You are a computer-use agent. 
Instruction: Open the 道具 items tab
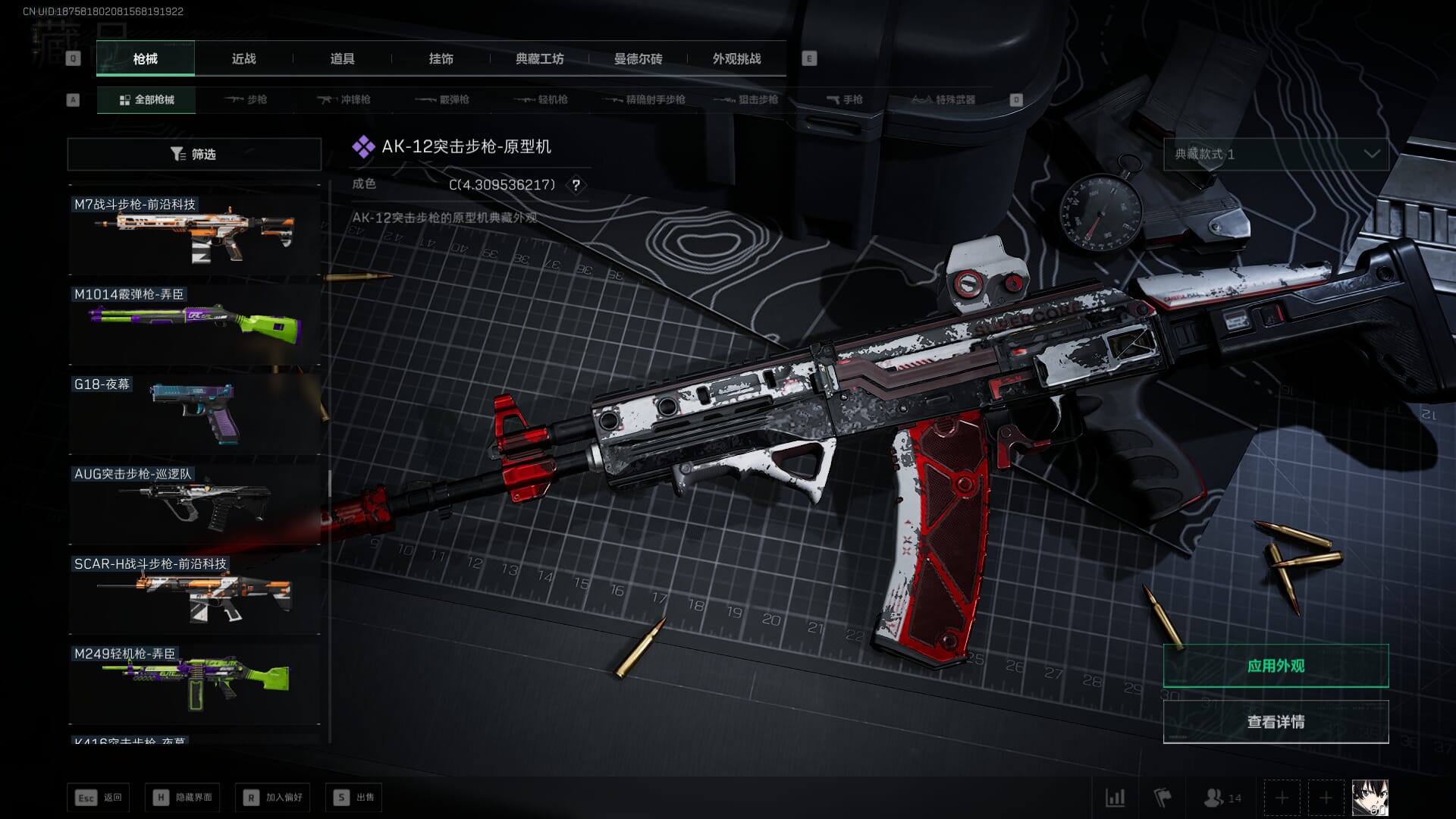[x=342, y=59]
